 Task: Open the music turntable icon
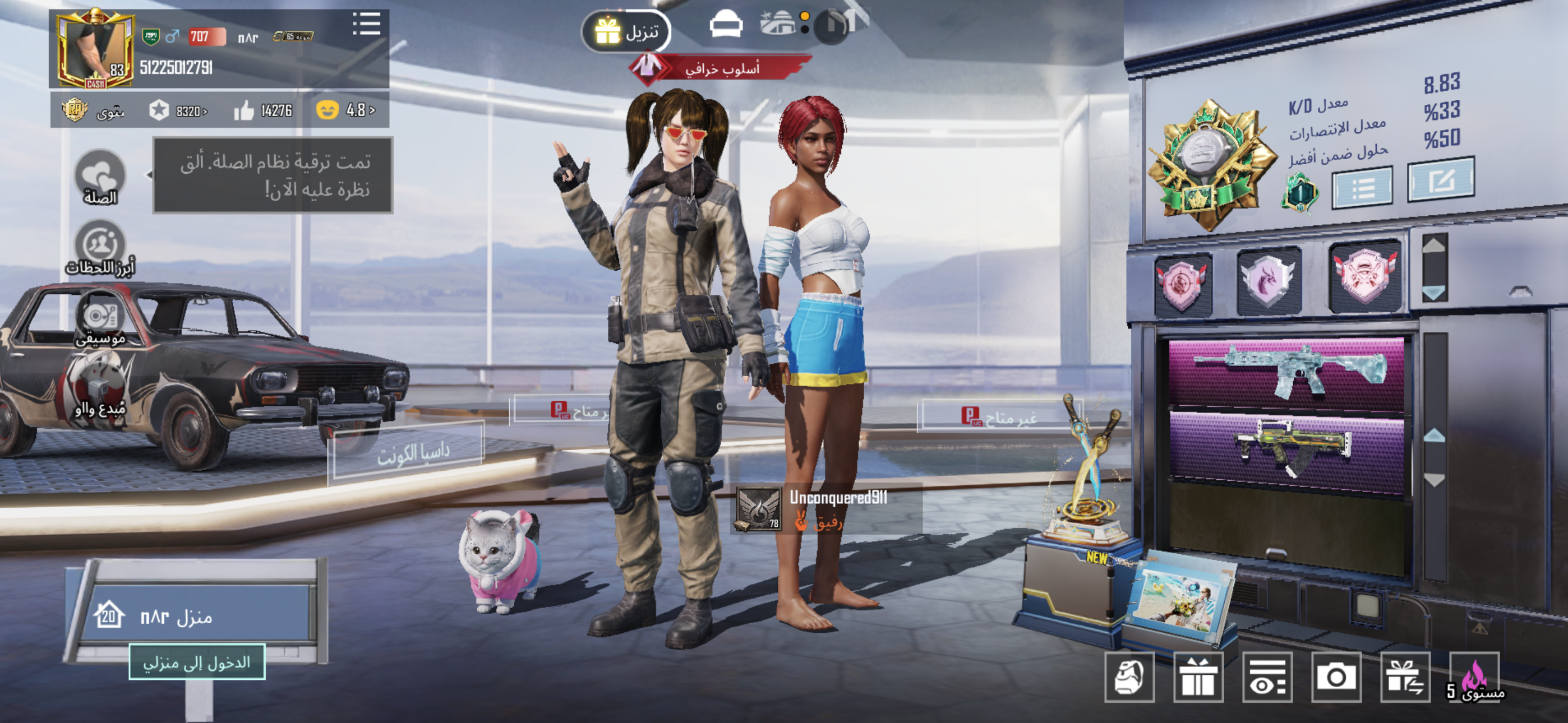point(100,318)
